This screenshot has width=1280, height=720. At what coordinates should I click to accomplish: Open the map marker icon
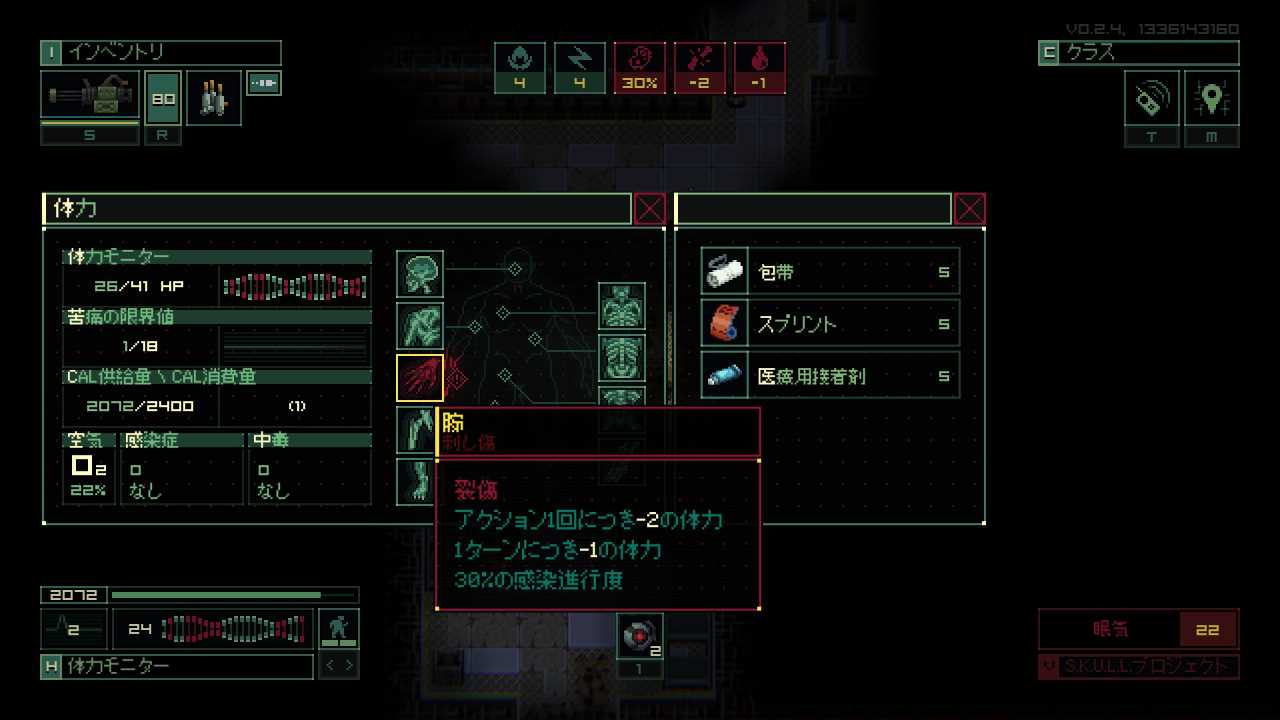[1212, 98]
